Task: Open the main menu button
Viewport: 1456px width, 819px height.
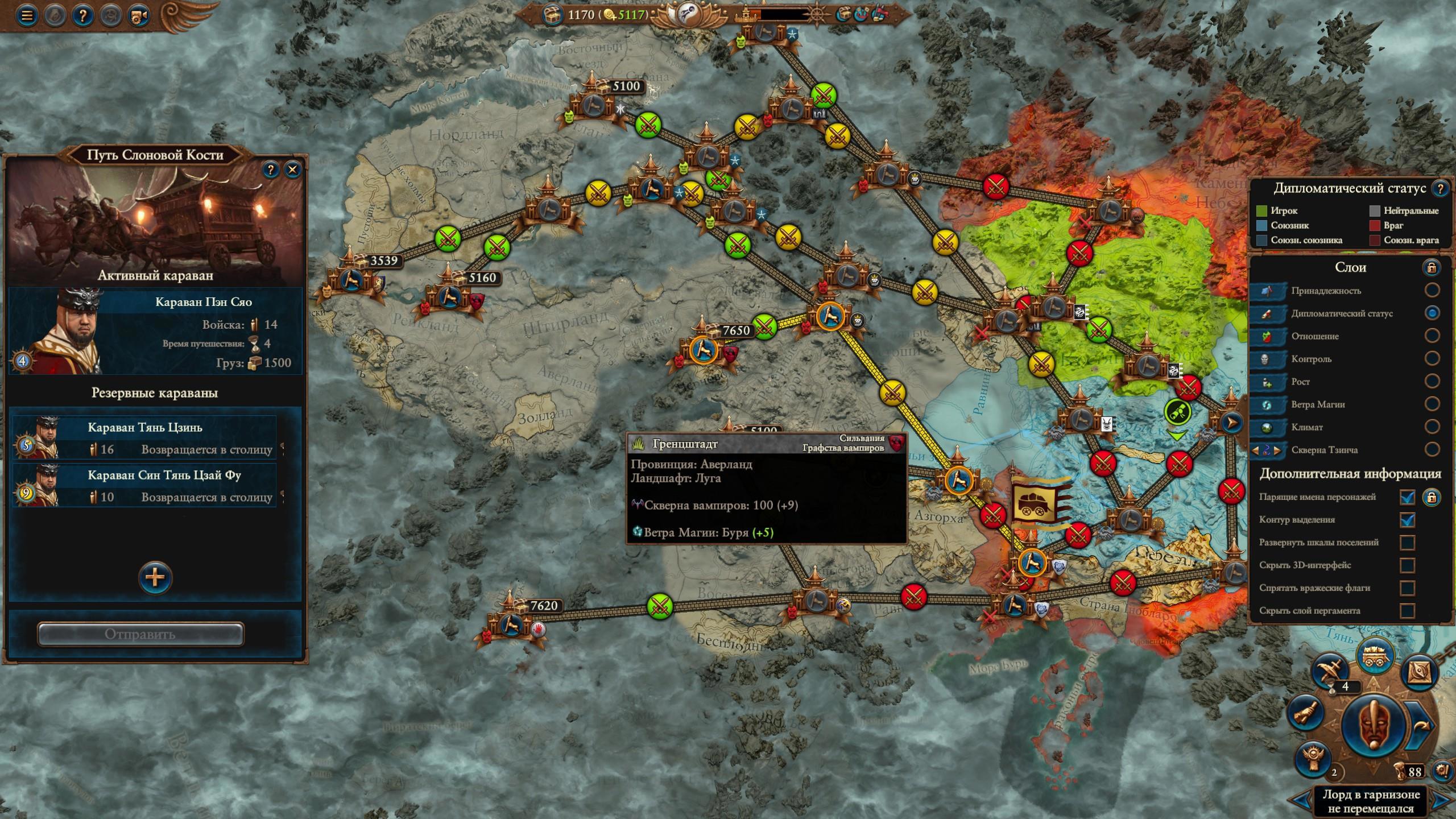Action: point(26,15)
